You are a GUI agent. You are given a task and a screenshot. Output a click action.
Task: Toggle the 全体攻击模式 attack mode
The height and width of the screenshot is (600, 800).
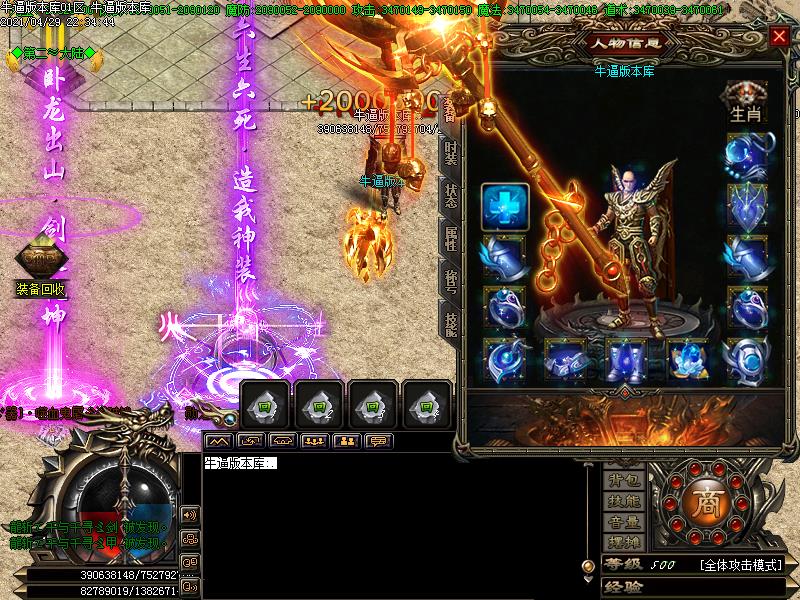pyautogui.click(x=740, y=565)
